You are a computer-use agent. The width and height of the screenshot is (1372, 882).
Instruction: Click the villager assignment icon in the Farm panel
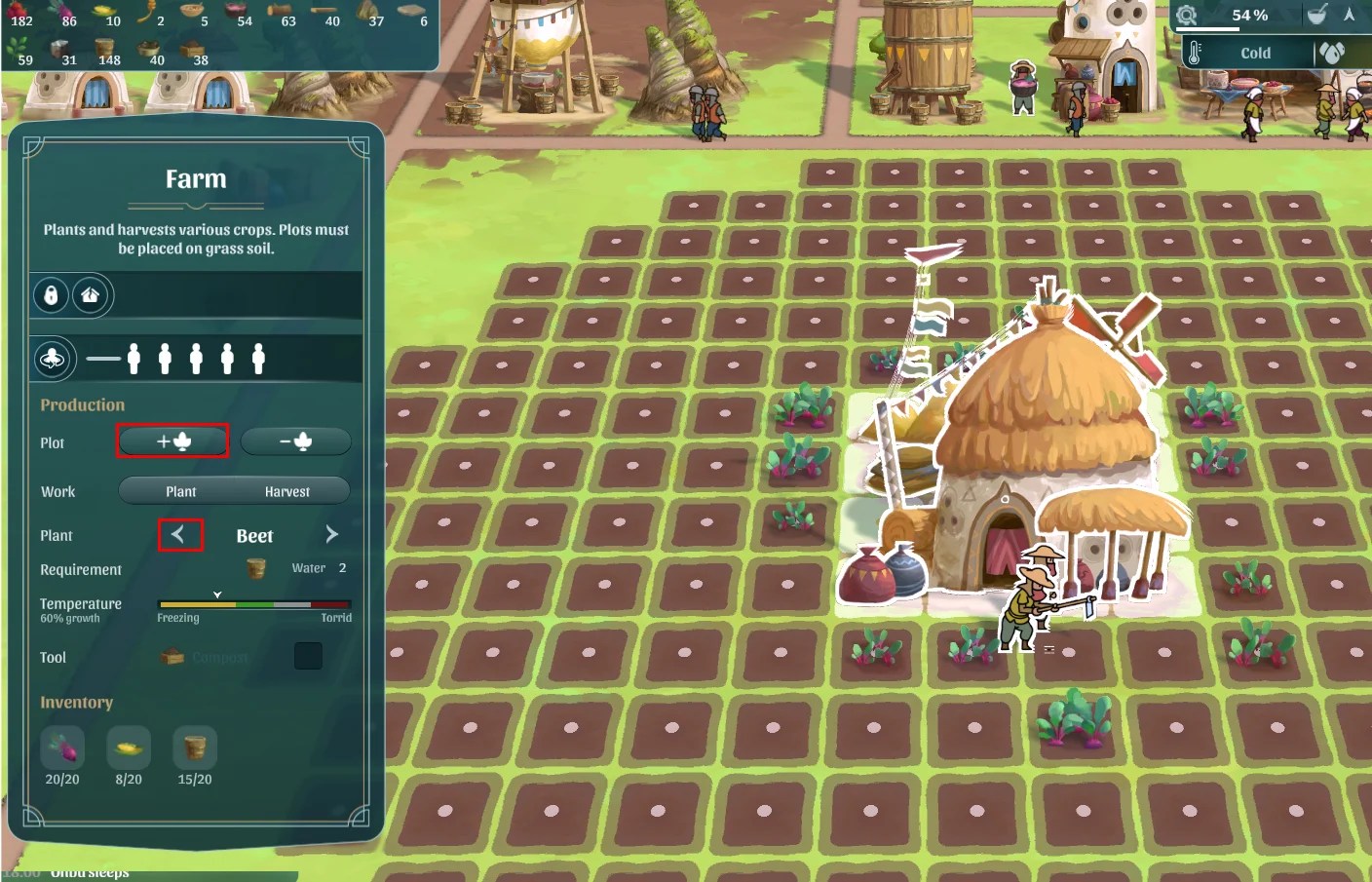point(53,359)
